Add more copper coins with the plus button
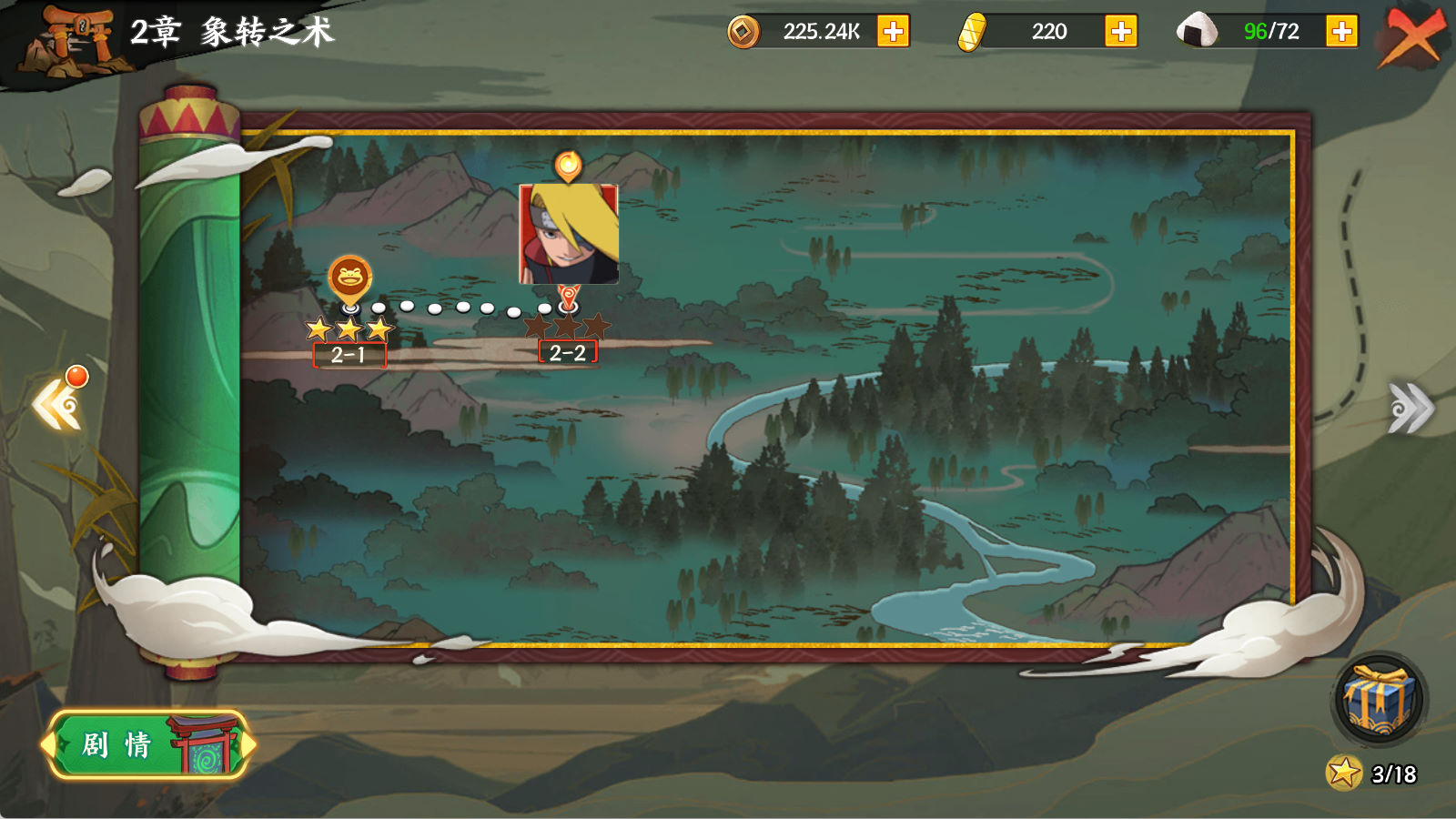Viewport: 1456px width, 819px height. [893, 32]
